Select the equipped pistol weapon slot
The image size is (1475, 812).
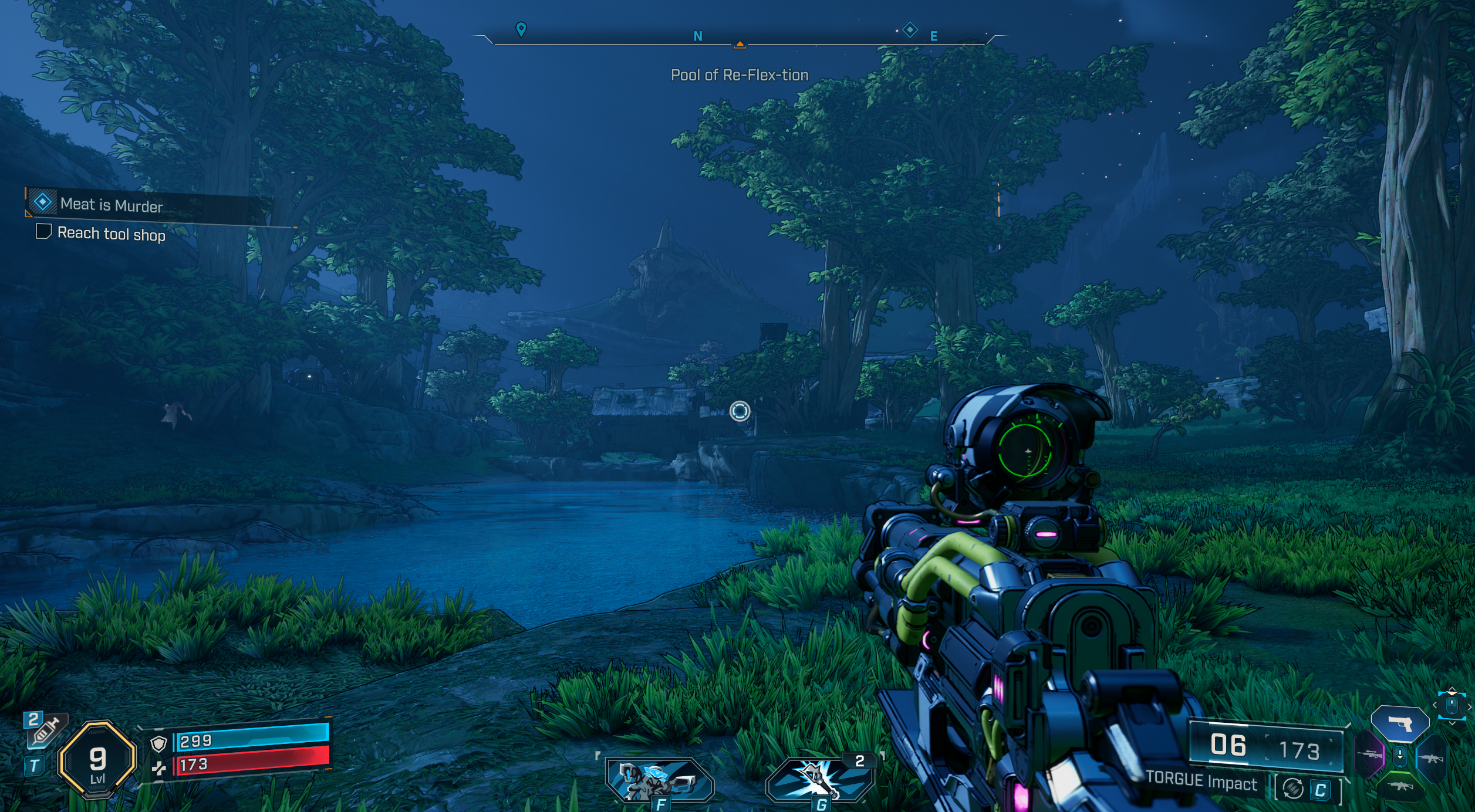click(x=1400, y=724)
